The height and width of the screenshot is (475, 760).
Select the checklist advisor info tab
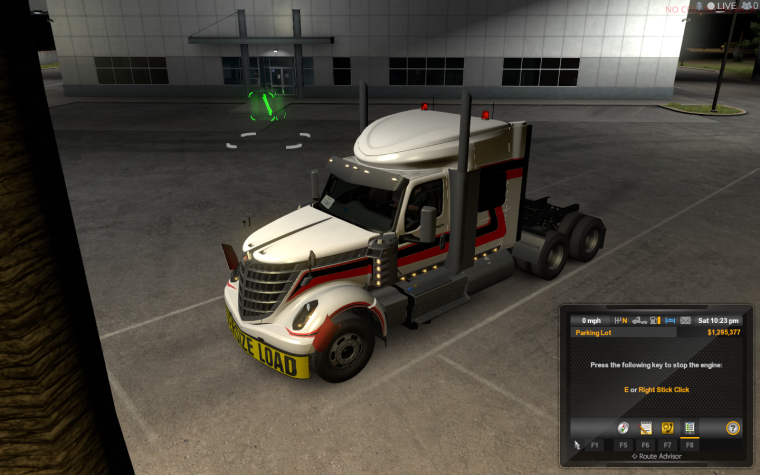click(x=689, y=428)
